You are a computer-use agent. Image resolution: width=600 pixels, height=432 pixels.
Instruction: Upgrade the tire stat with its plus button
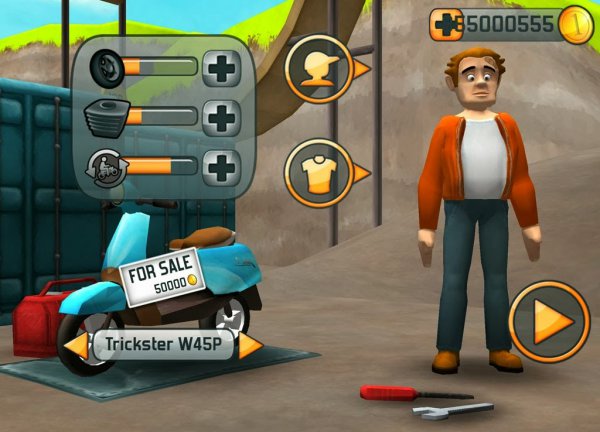[x=222, y=69]
